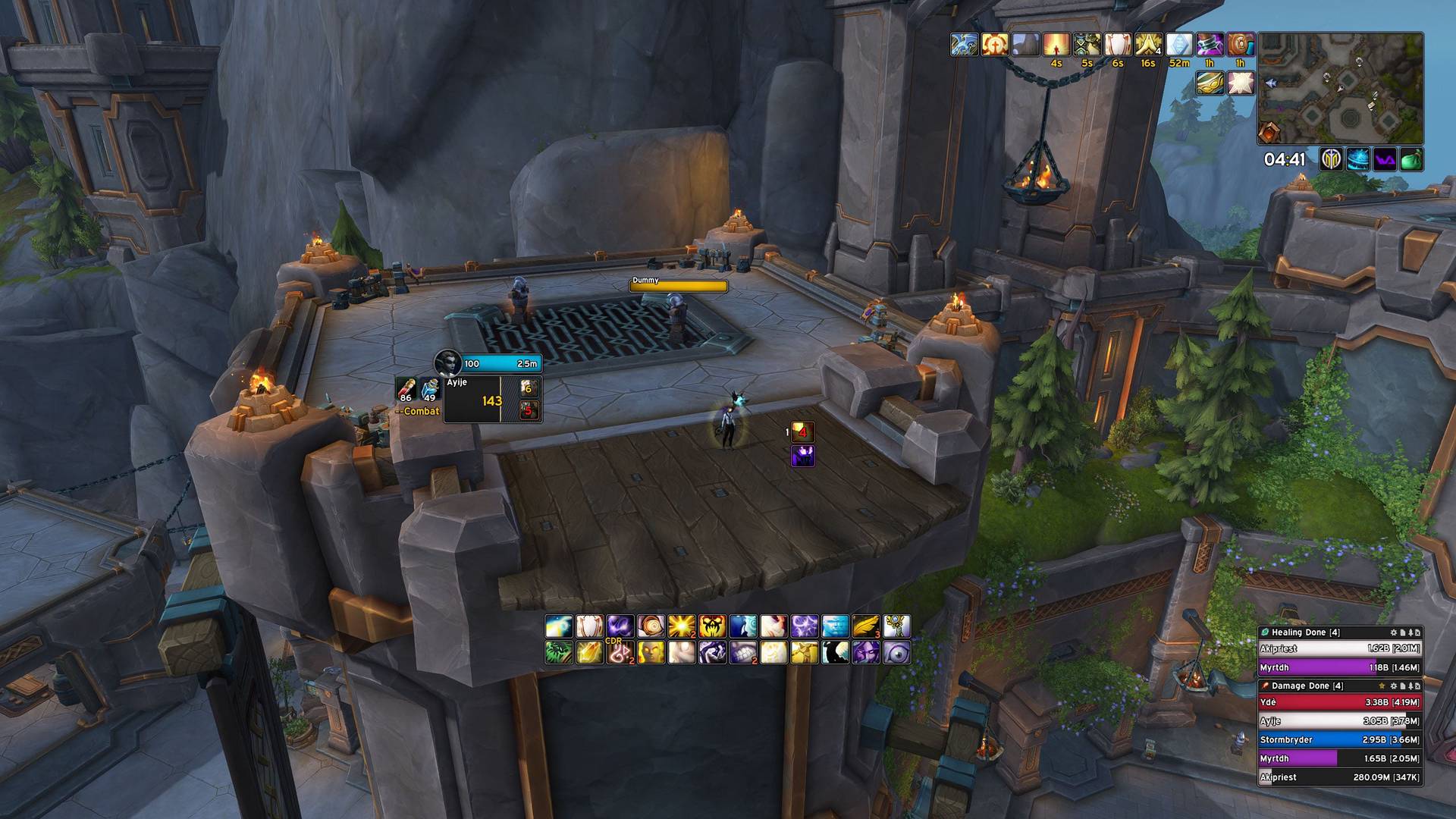Click the potion flask buff with 1h timer

1210,45
